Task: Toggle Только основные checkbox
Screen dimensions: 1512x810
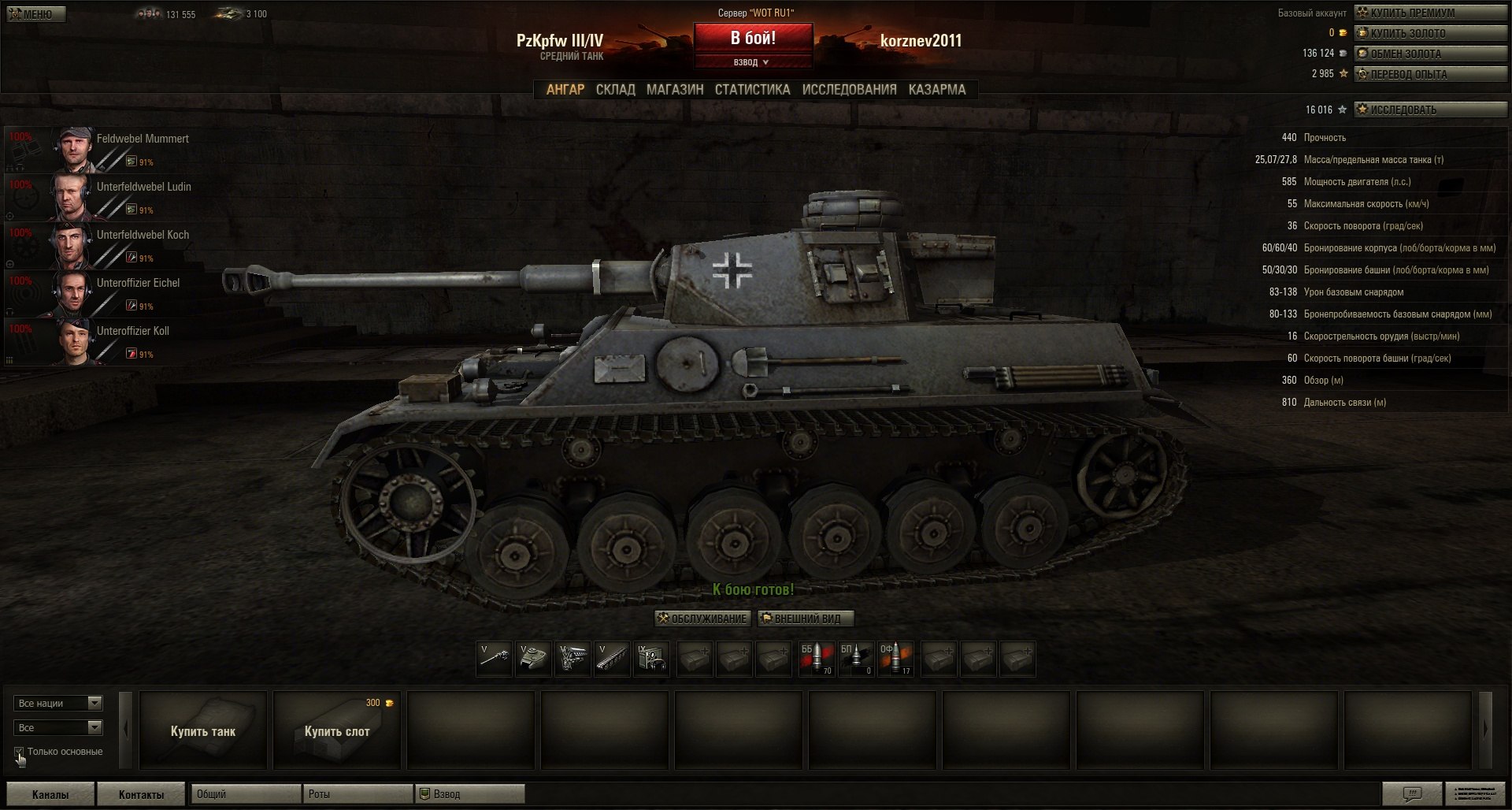Action: (x=19, y=752)
